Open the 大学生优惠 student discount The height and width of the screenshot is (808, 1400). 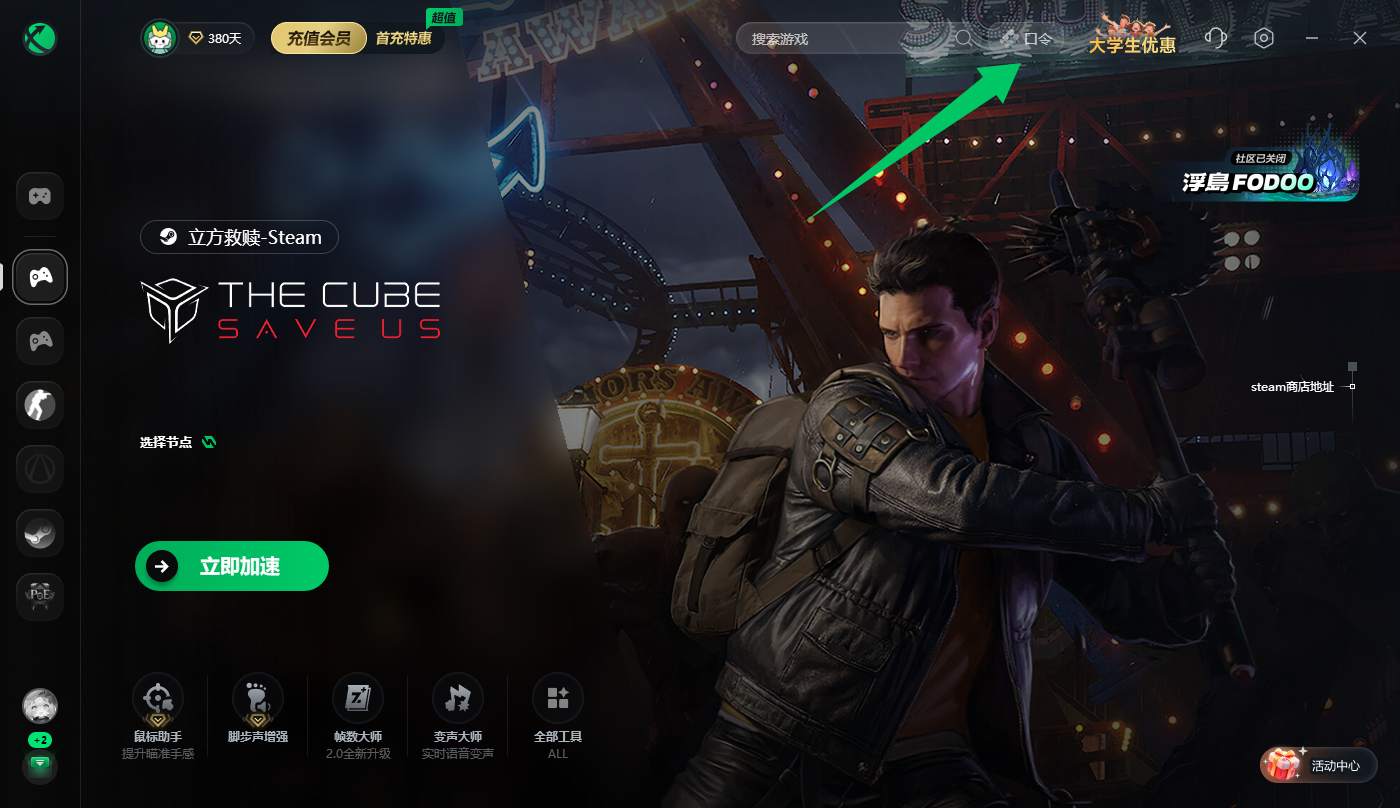(x=1132, y=39)
